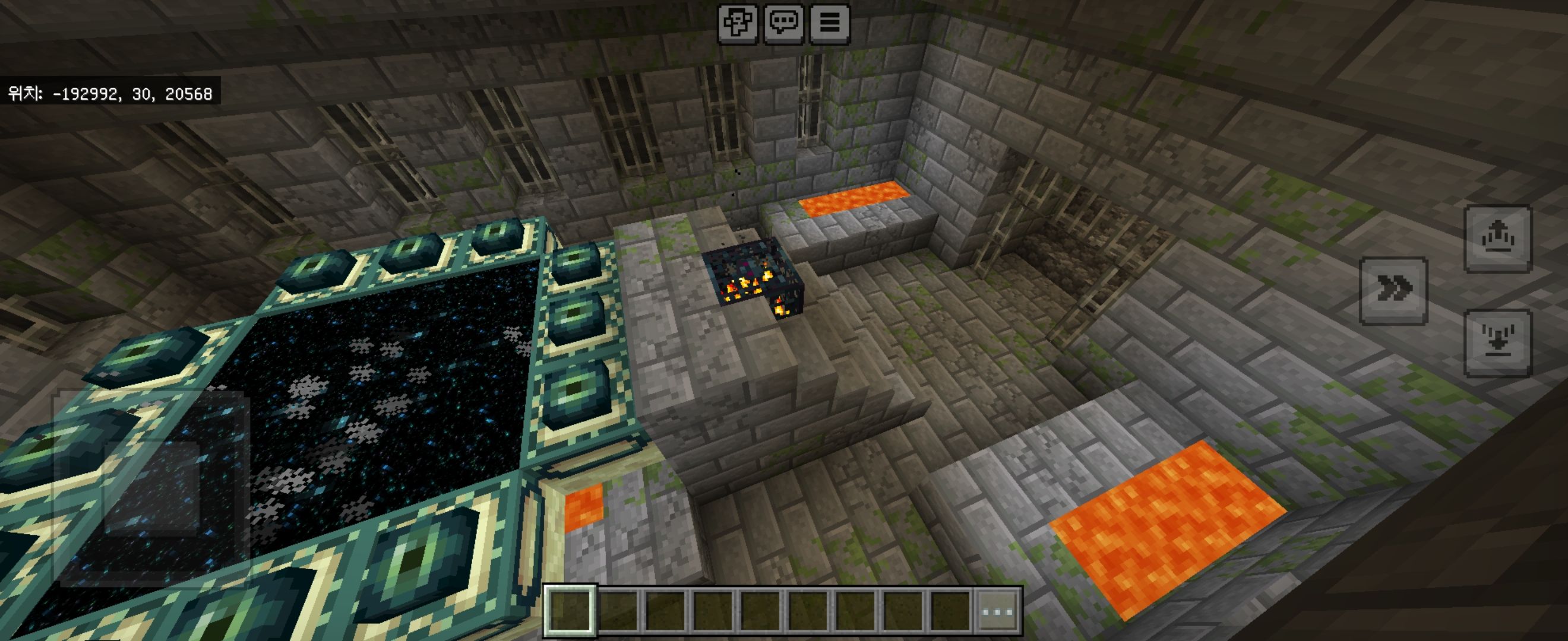Open the emote menu button
The width and height of the screenshot is (1568, 641).
738,24
